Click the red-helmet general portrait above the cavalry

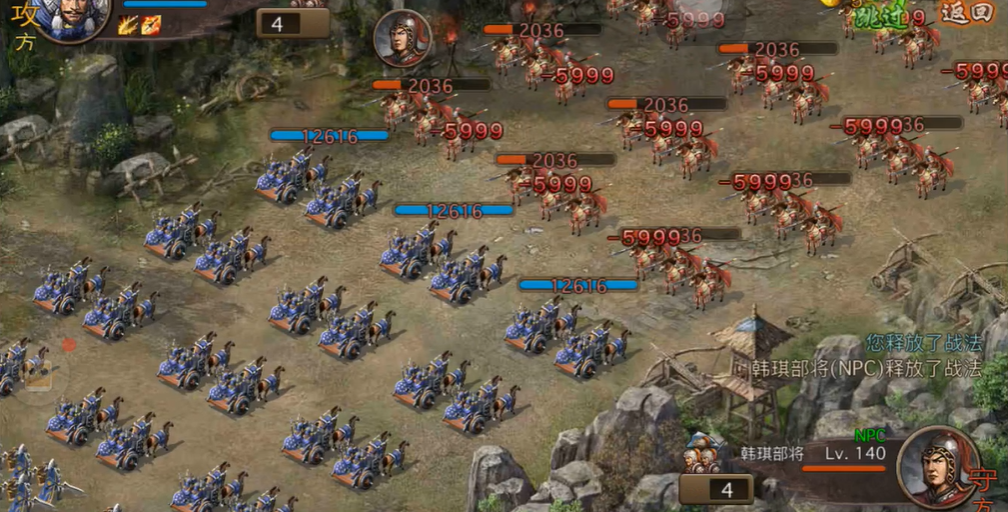click(402, 39)
